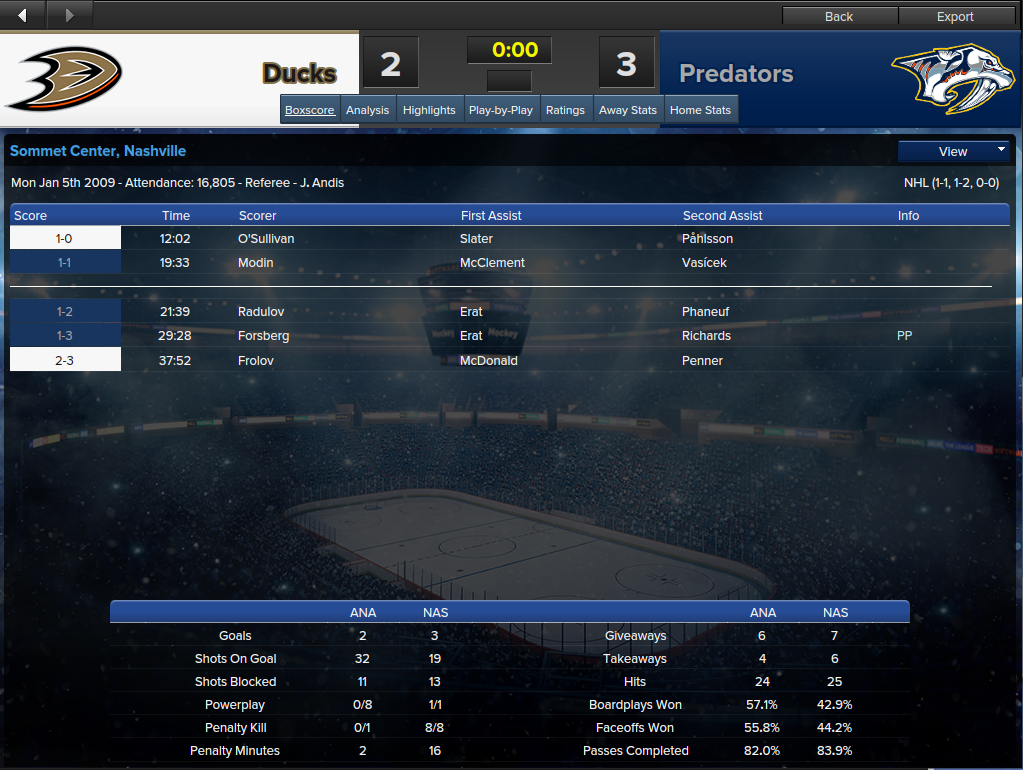Click the Back button
The height and width of the screenshot is (770, 1023).
coord(839,16)
